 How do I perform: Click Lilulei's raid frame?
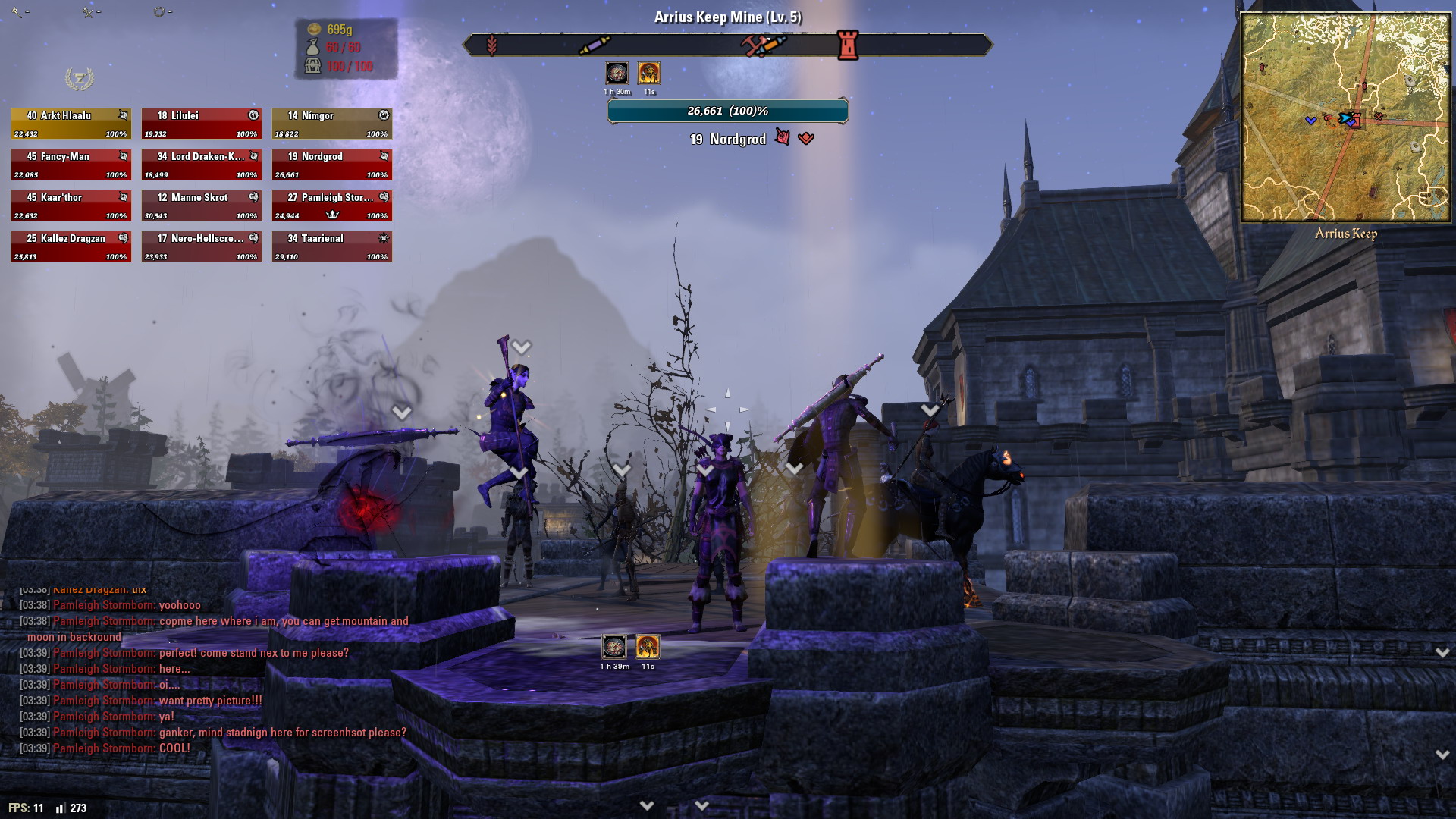(x=201, y=124)
